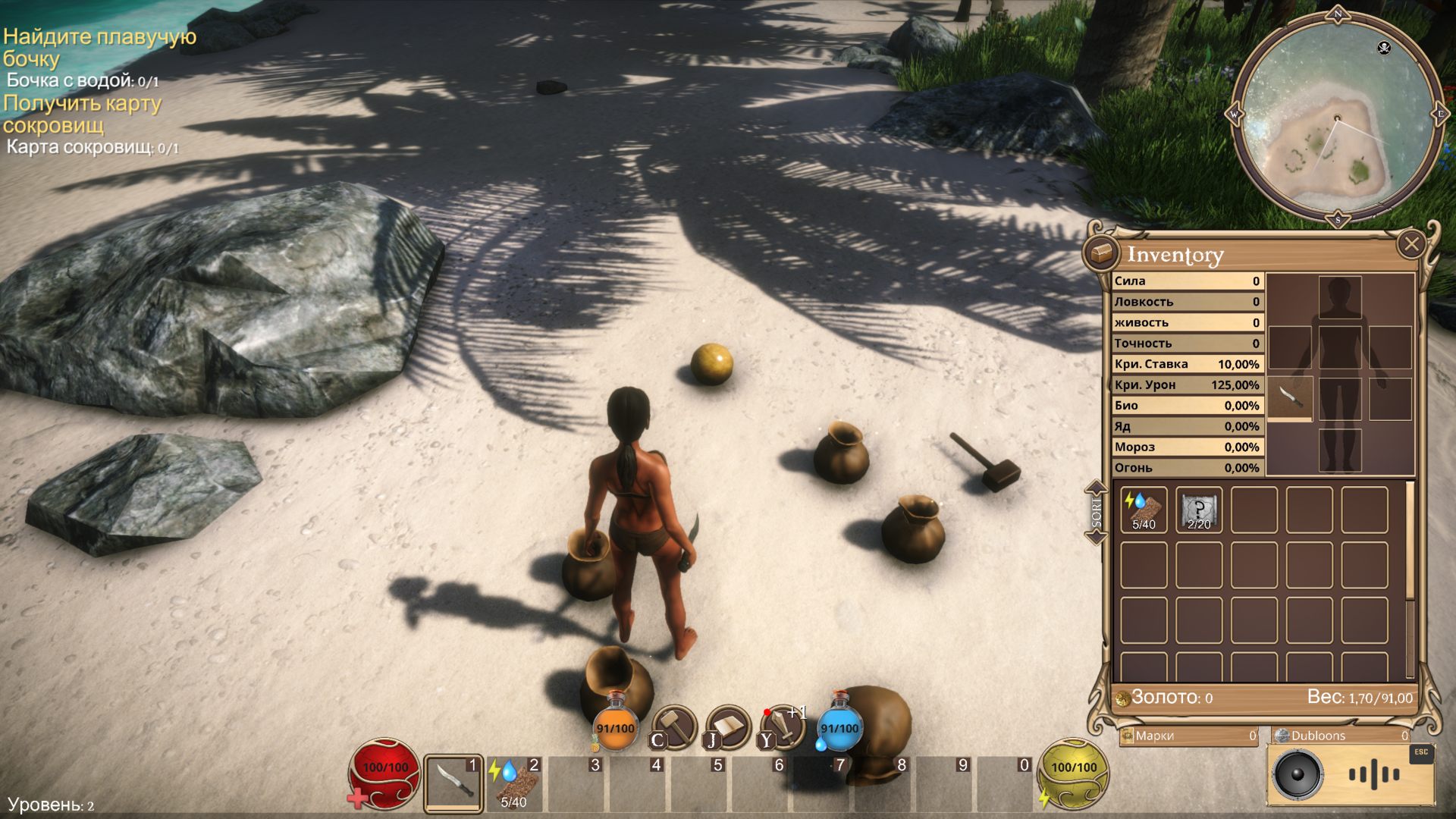1456x819 pixels.
Task: Open the journal book icon
Action: click(727, 726)
